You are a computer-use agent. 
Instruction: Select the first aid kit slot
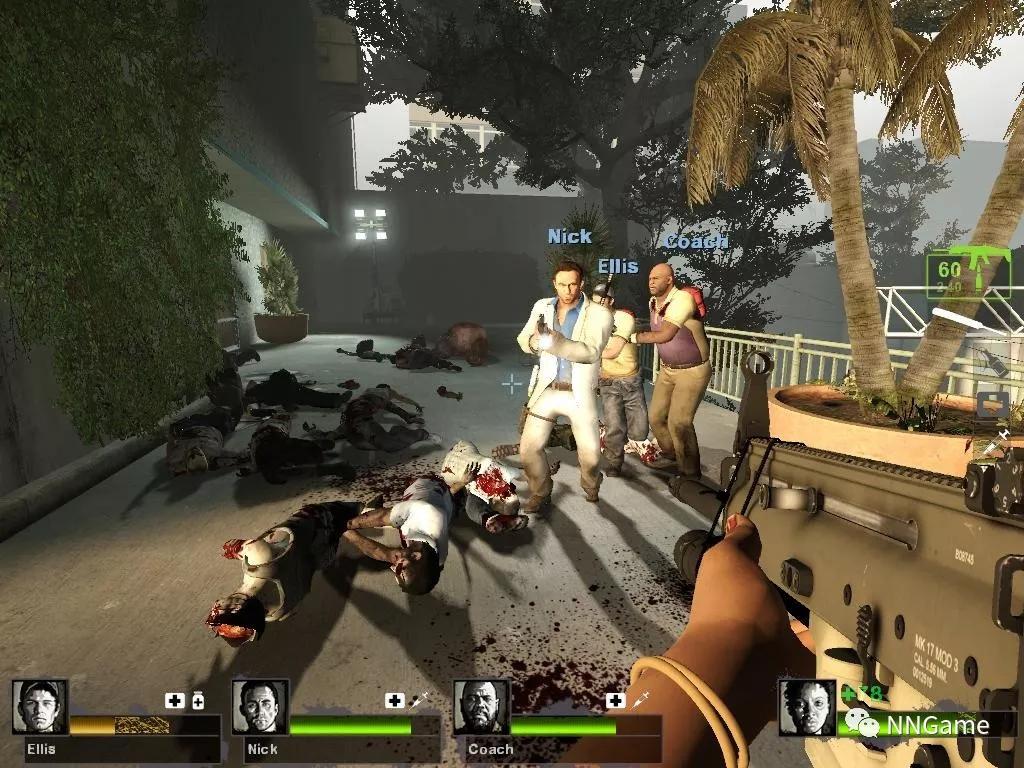pos(992,404)
